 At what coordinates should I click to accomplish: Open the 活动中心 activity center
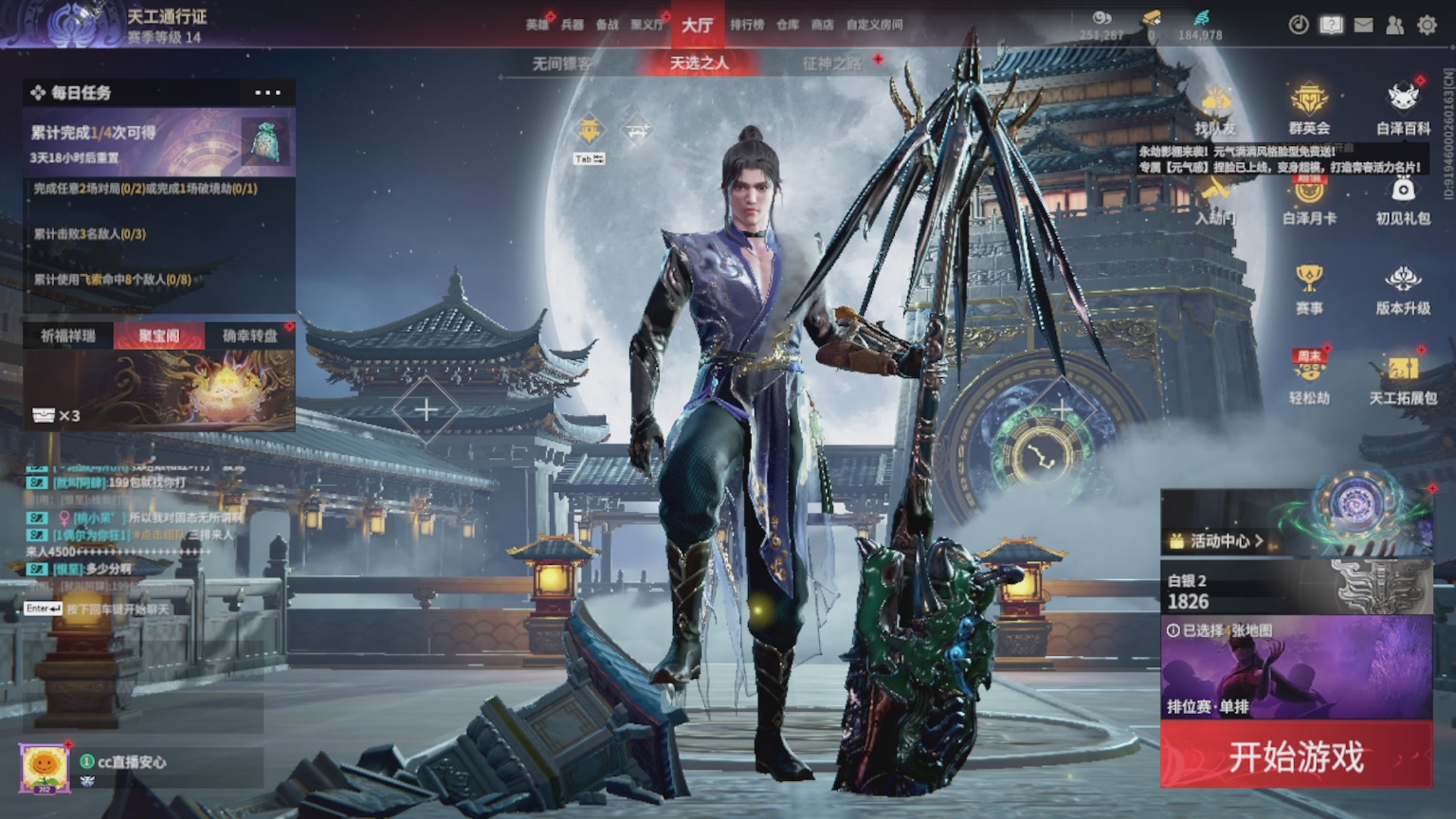pyautogui.click(x=1218, y=541)
